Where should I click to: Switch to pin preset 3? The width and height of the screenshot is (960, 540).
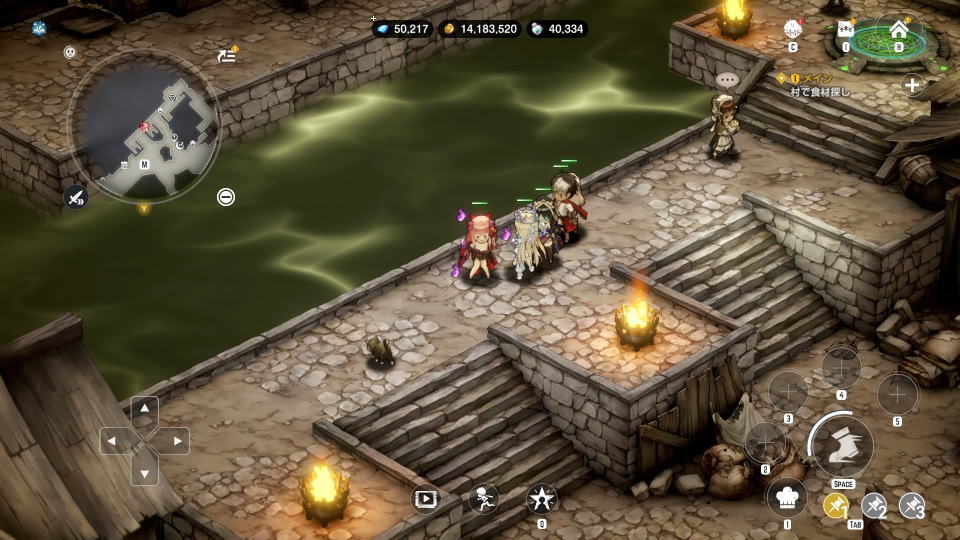911,507
